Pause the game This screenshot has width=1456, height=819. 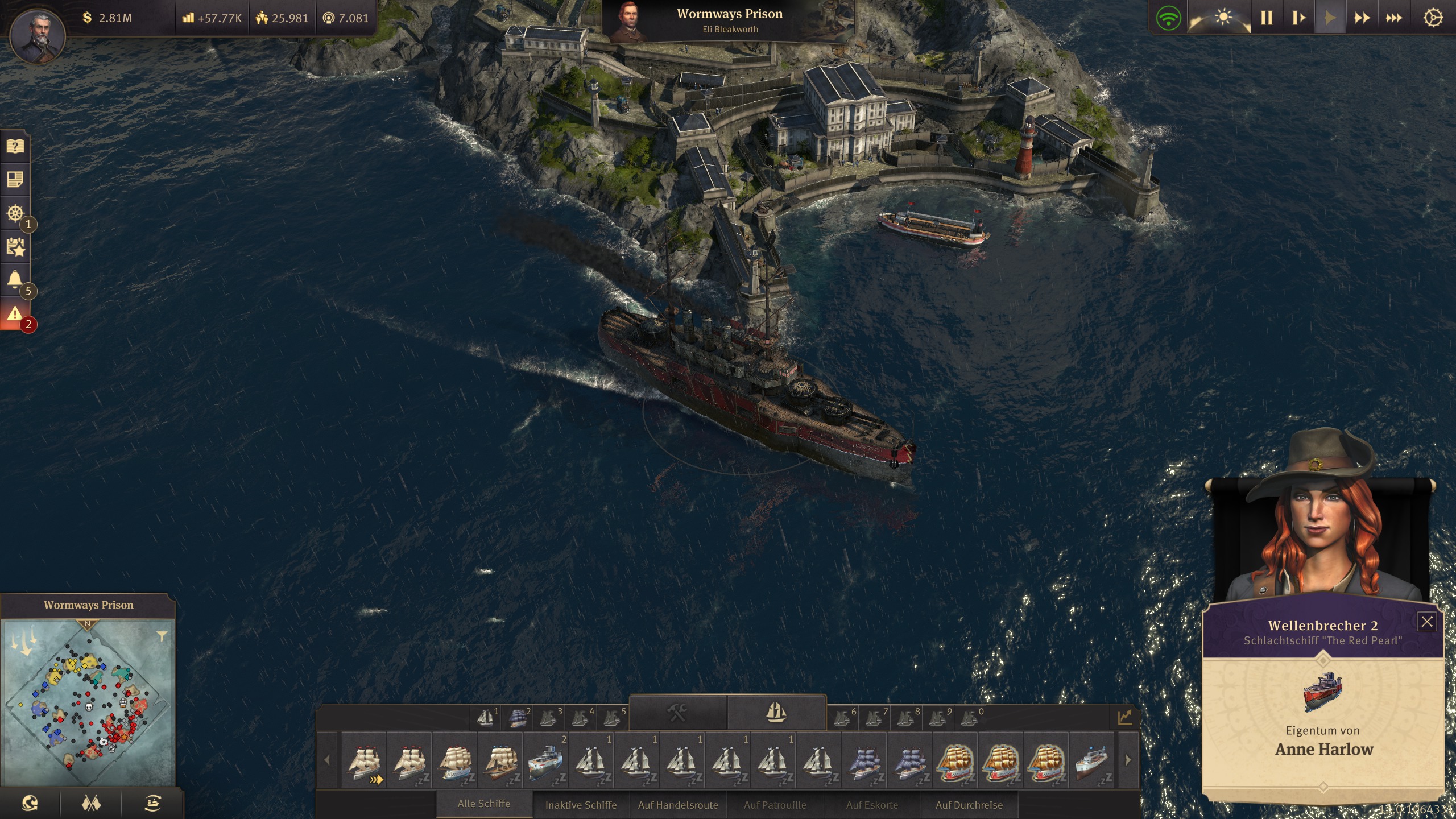1267,18
